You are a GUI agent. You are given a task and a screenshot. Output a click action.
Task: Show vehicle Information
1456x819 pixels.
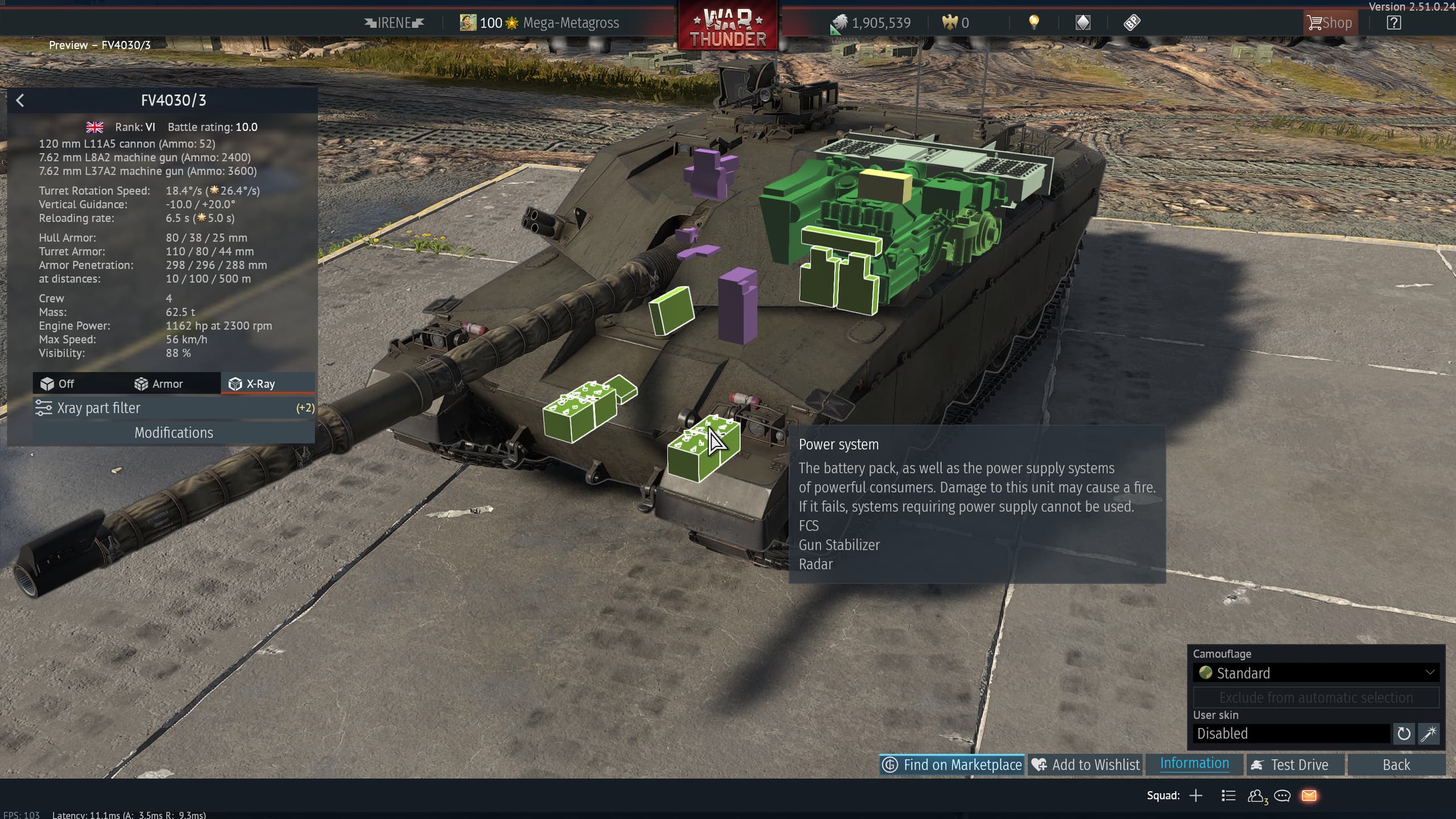(x=1194, y=764)
